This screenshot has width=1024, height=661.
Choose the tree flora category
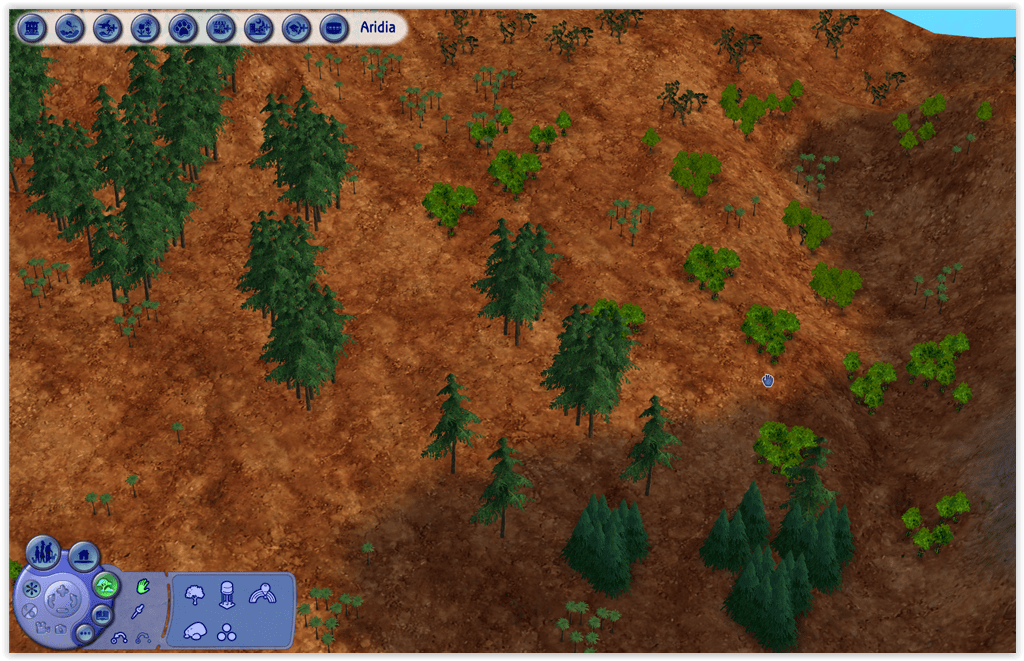tap(195, 595)
